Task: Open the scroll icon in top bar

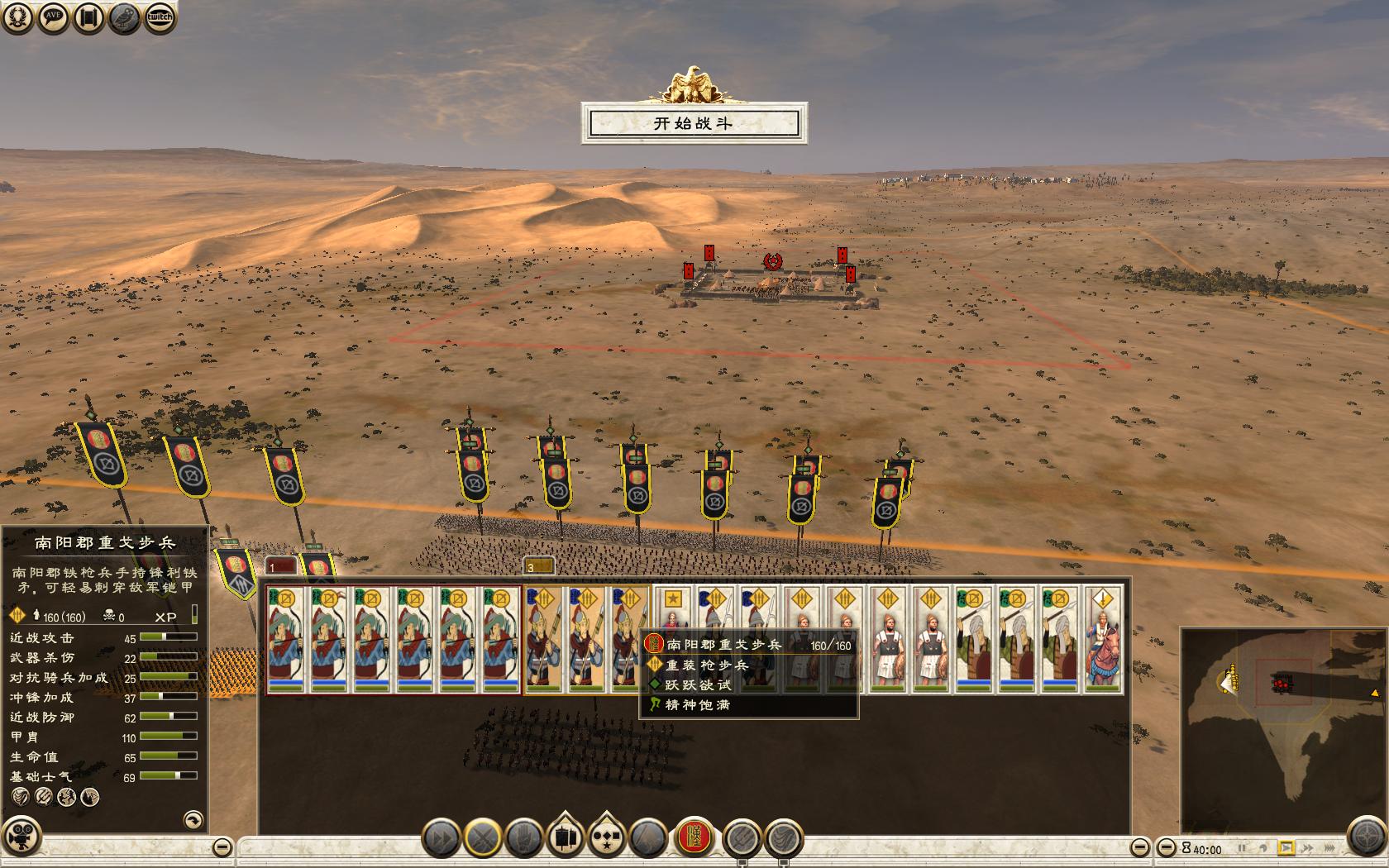Action: tap(88, 17)
